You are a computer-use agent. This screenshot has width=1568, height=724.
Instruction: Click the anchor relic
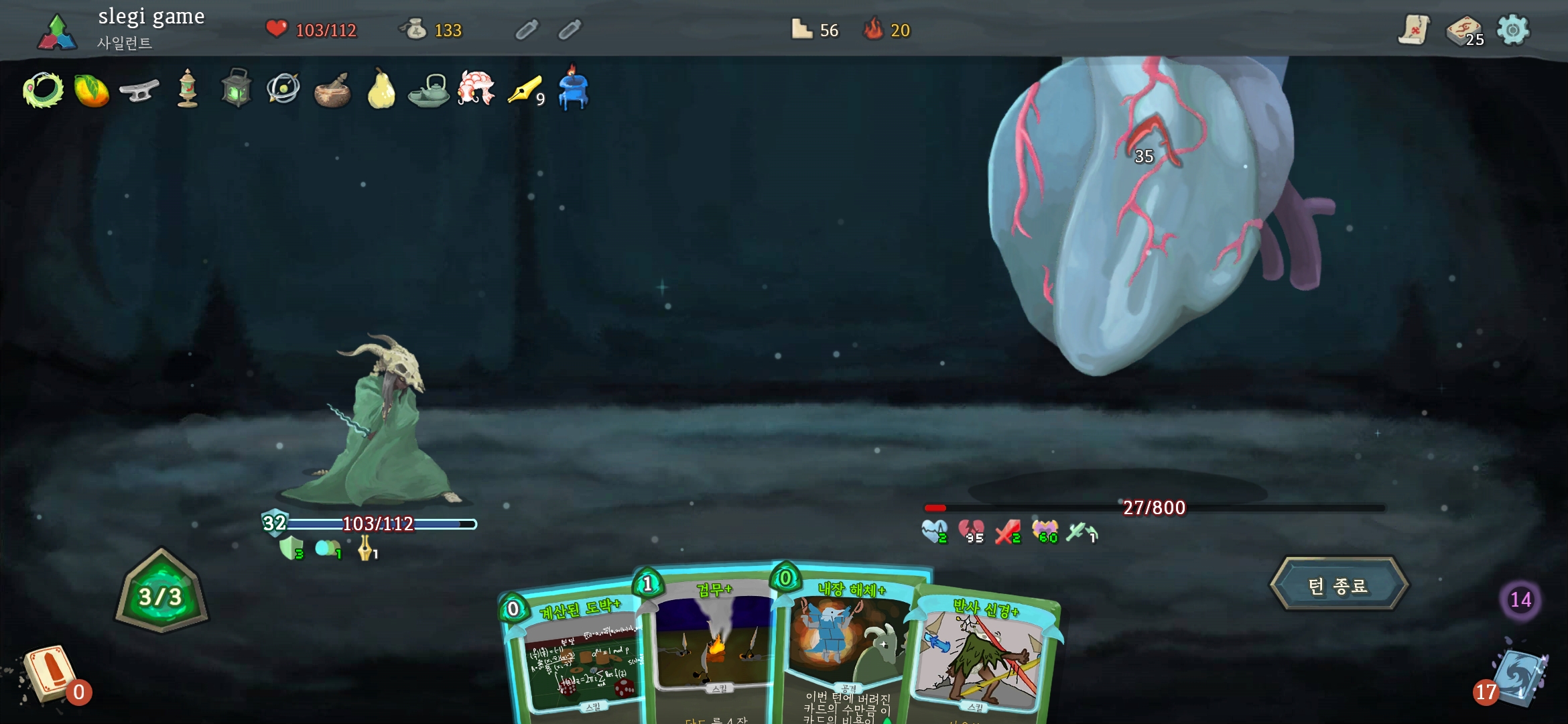tap(139, 90)
